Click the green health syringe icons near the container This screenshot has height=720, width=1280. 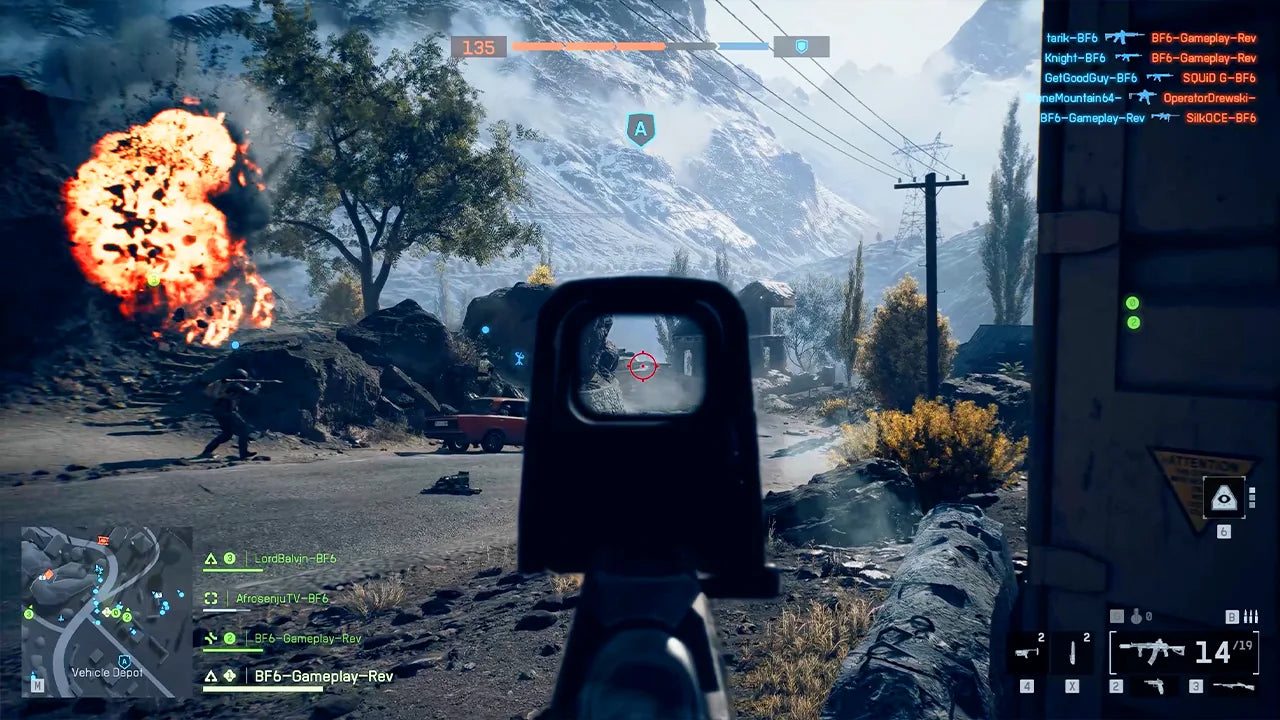pyautogui.click(x=1132, y=310)
